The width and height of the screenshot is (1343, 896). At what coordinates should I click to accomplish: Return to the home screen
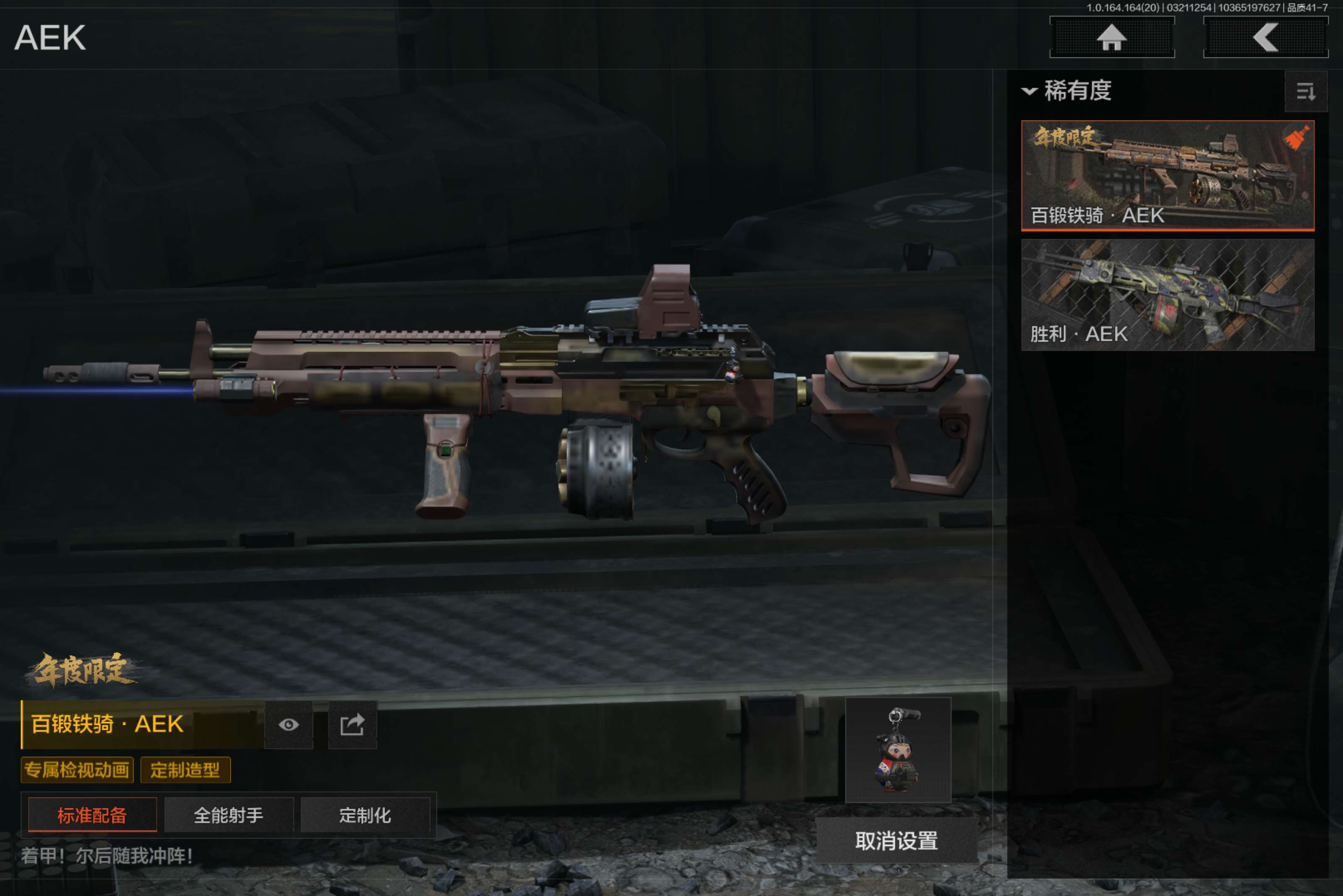(1111, 38)
